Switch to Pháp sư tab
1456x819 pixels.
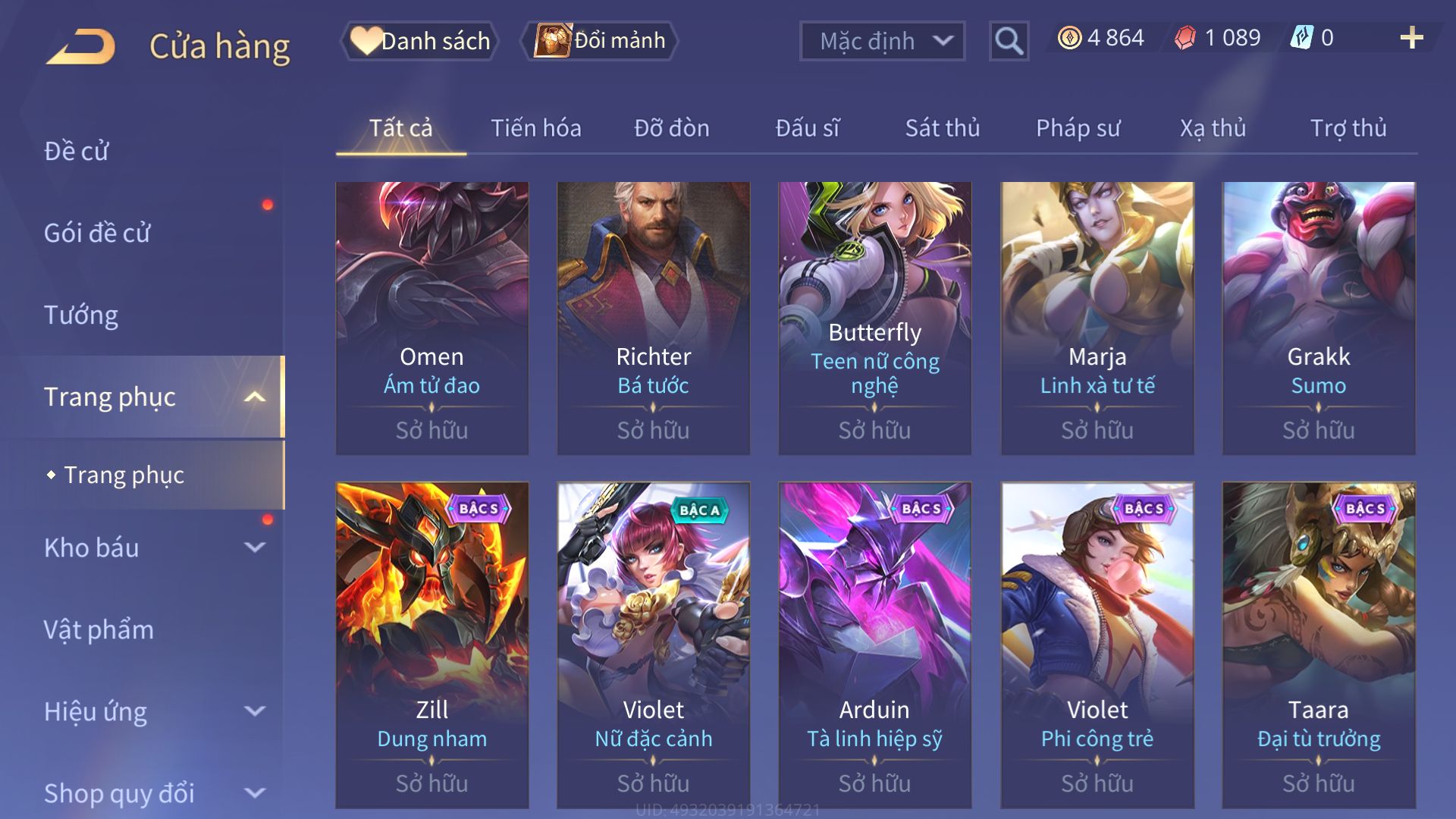(x=1078, y=128)
